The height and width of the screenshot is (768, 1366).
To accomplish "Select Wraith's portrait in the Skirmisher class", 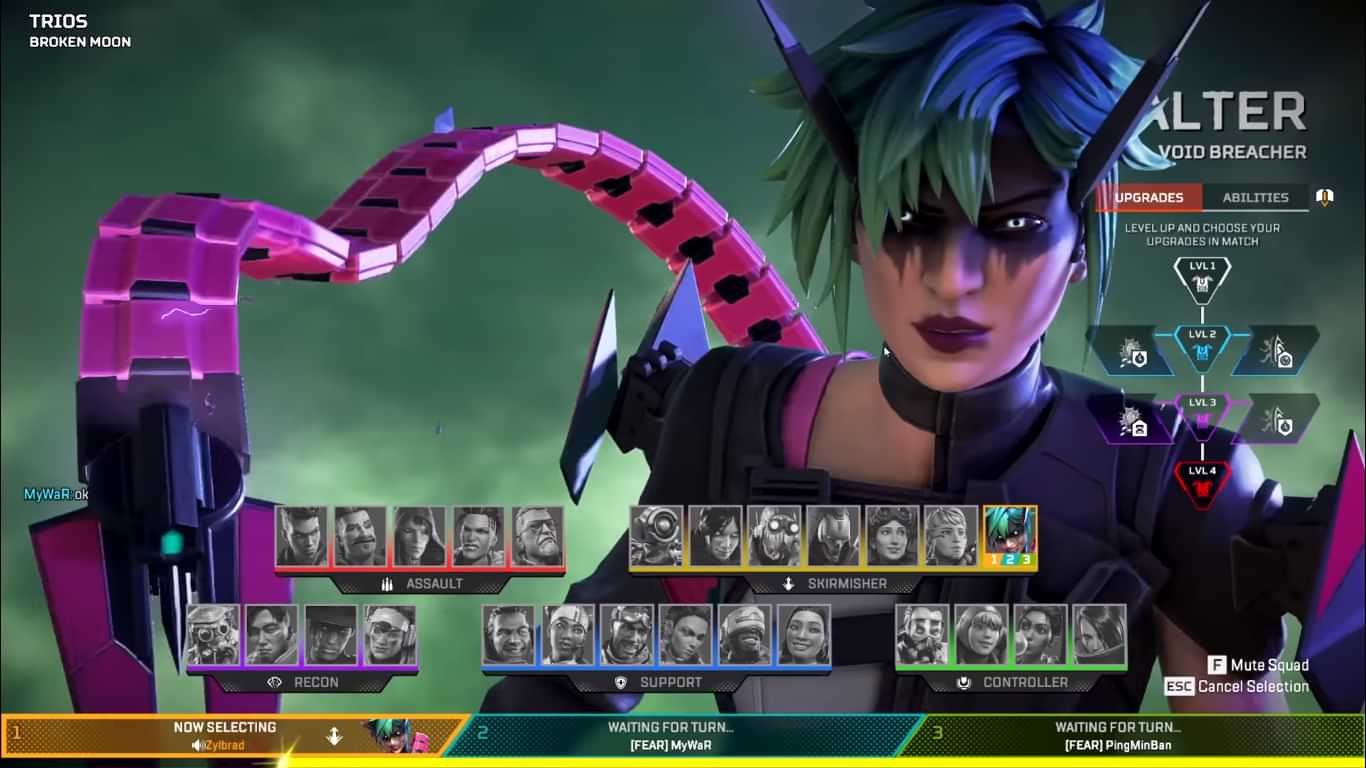I will [x=716, y=535].
